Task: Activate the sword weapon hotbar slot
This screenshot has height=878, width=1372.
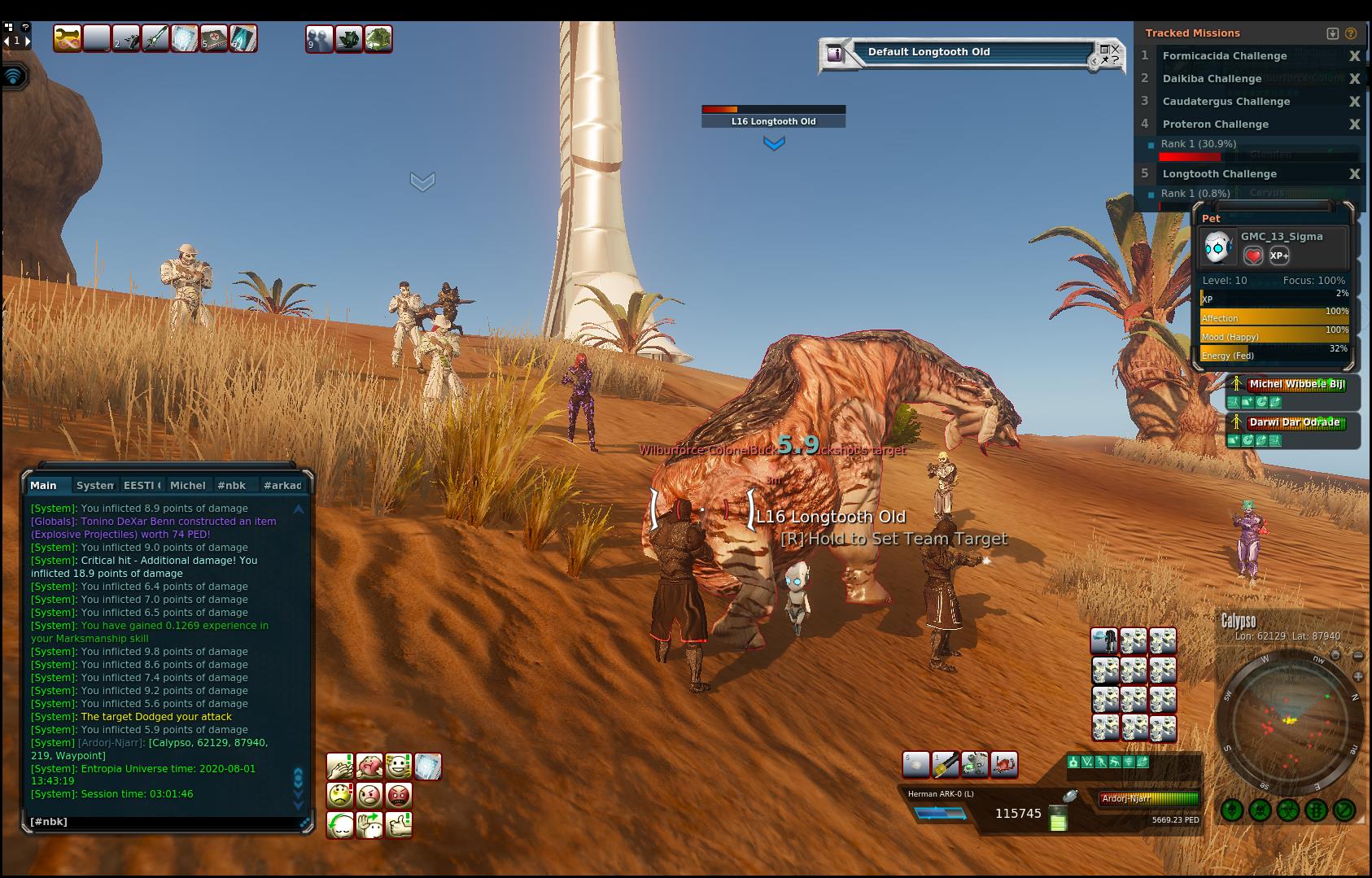Action: [x=155, y=38]
